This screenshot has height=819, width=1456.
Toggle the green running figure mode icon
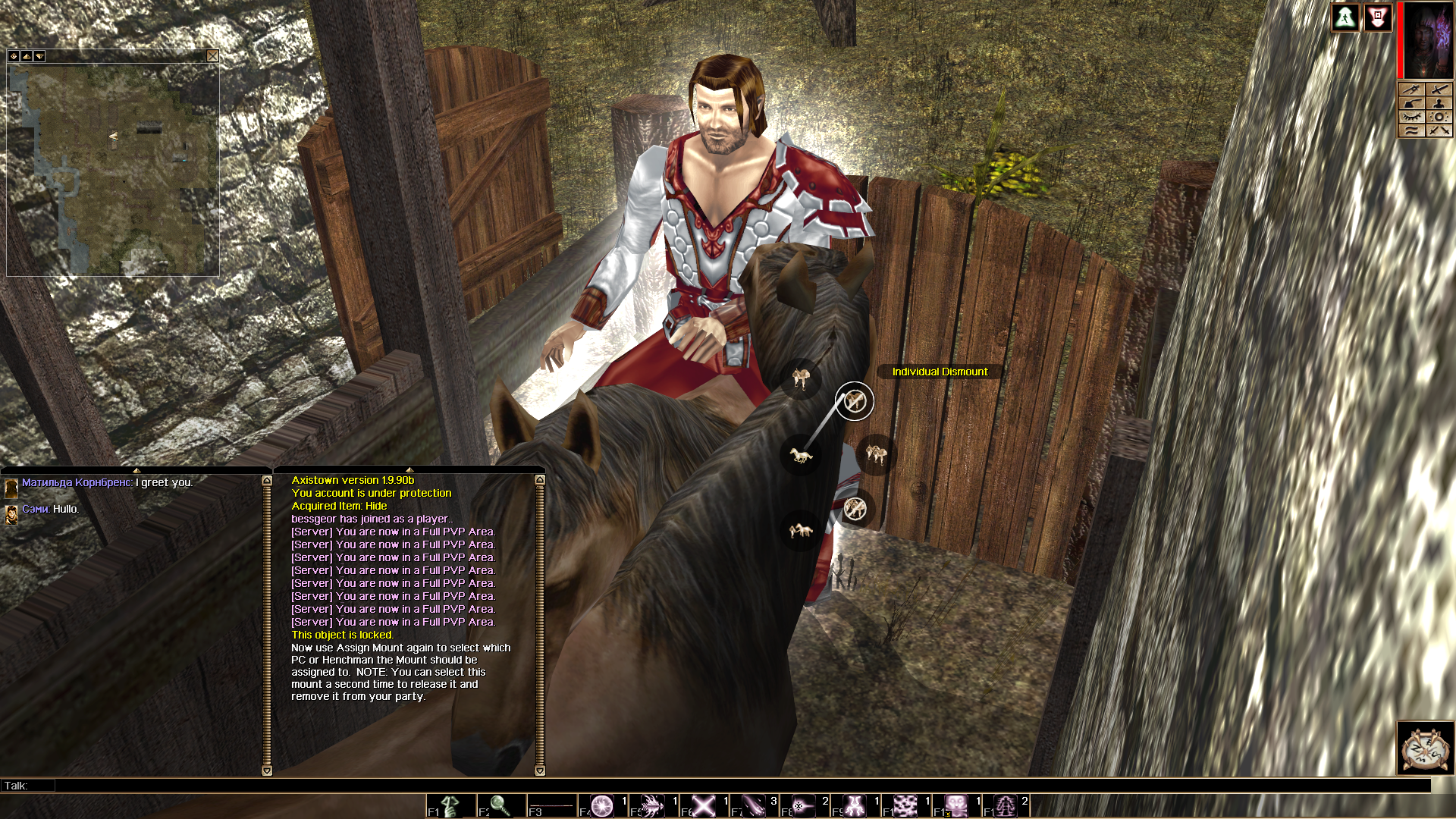click(1345, 18)
